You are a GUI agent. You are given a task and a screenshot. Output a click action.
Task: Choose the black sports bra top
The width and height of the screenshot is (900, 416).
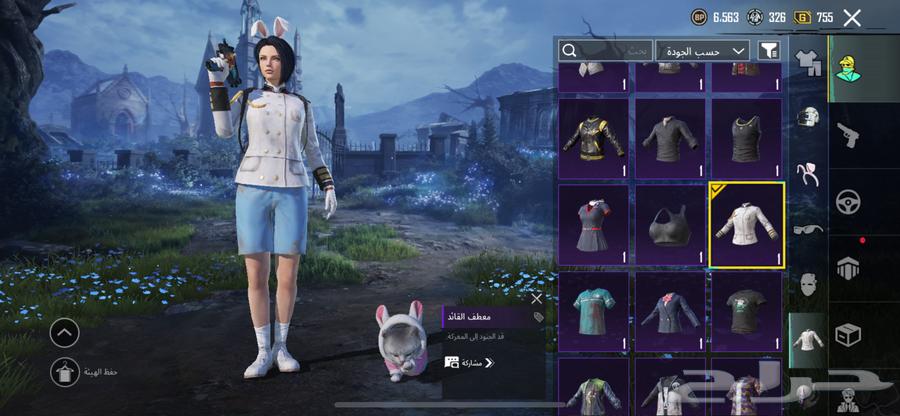click(x=670, y=225)
